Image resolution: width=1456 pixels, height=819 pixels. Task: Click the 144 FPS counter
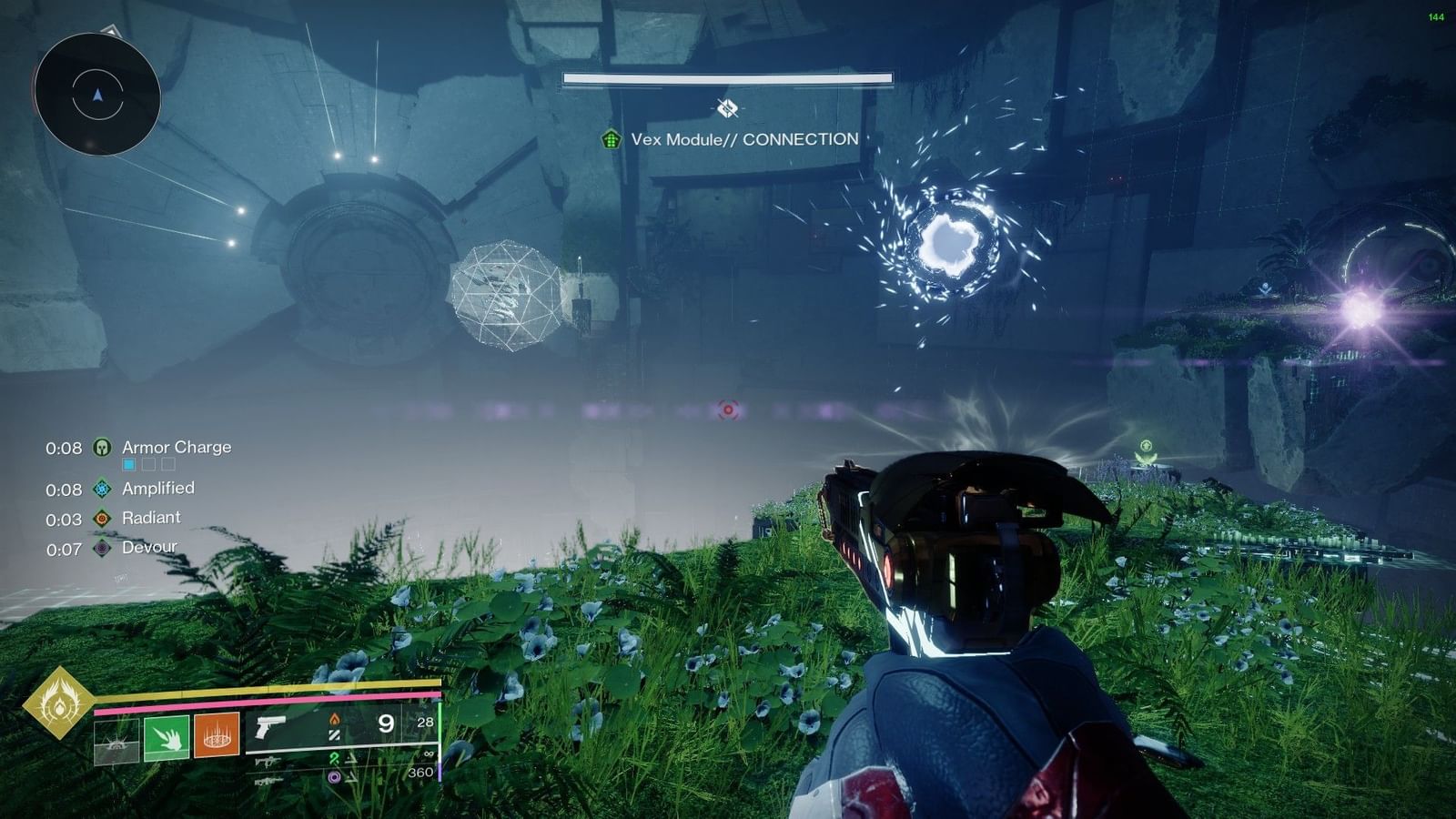[1436, 15]
